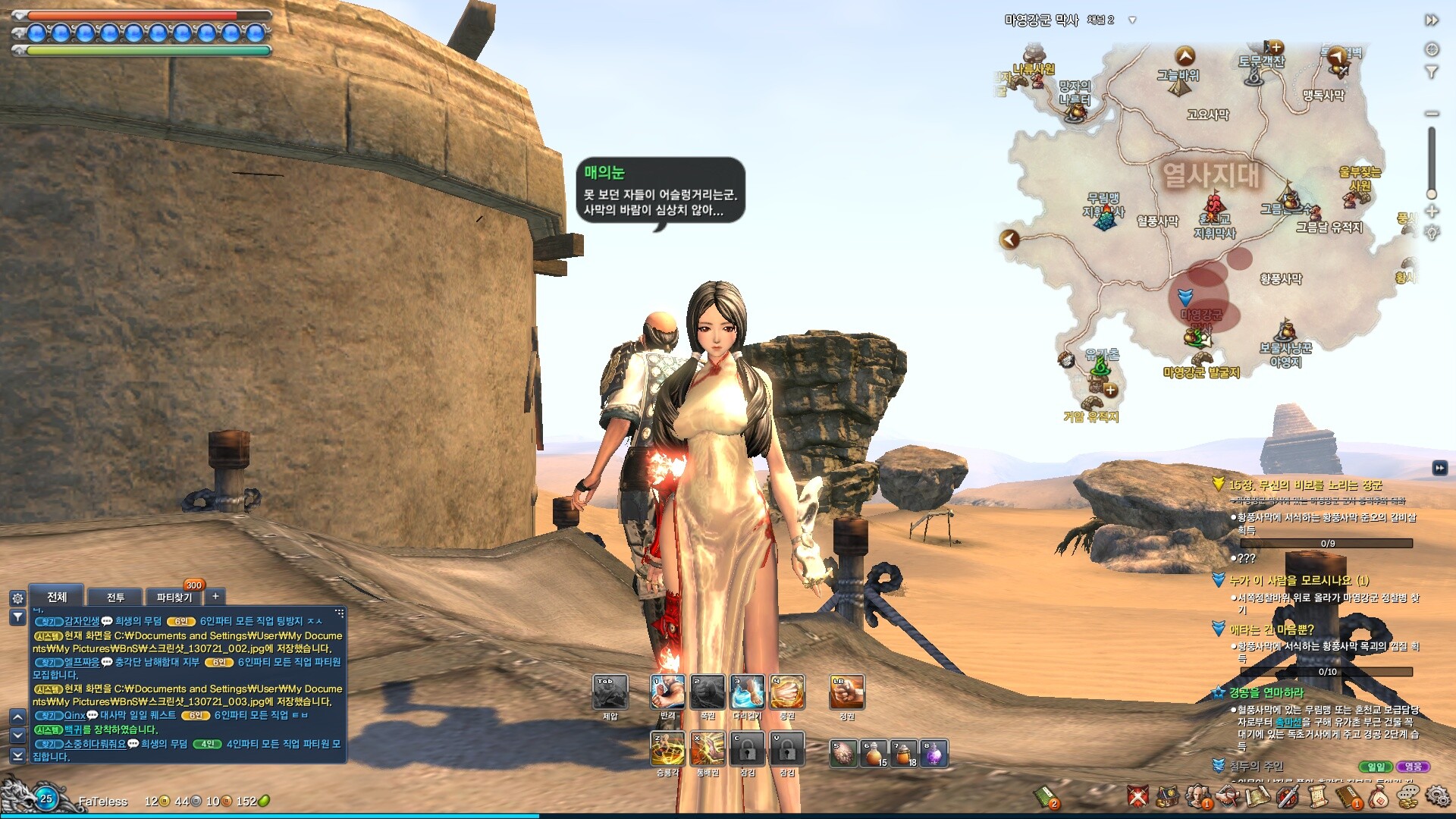The width and height of the screenshot is (1456, 819).
Task: Open chat settings gear icon
Action: click(17, 598)
